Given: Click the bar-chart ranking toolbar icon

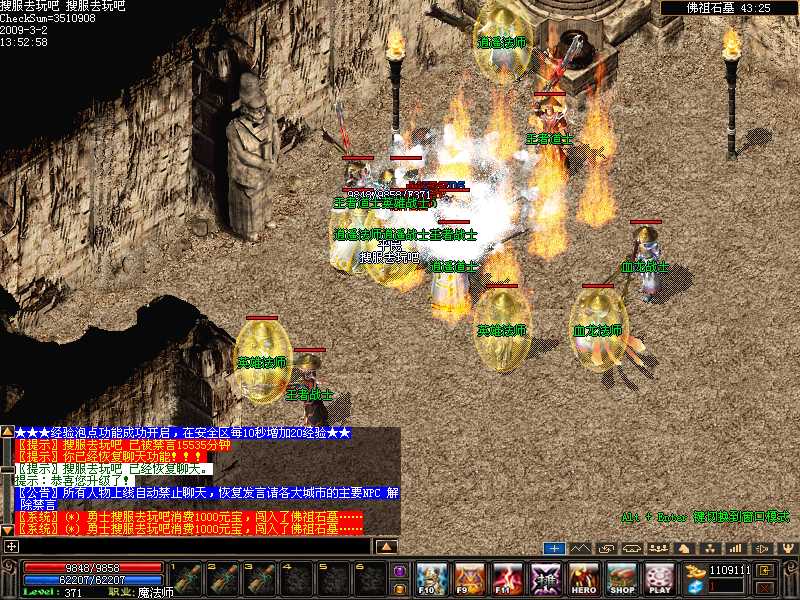Looking at the screenshot, I should tap(735, 548).
